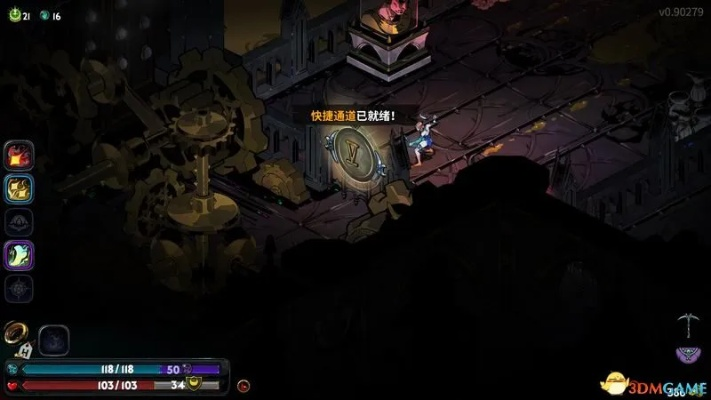This screenshot has height=400, width=711.
Task: Click the green resource counter icon
Action: tap(13, 16)
